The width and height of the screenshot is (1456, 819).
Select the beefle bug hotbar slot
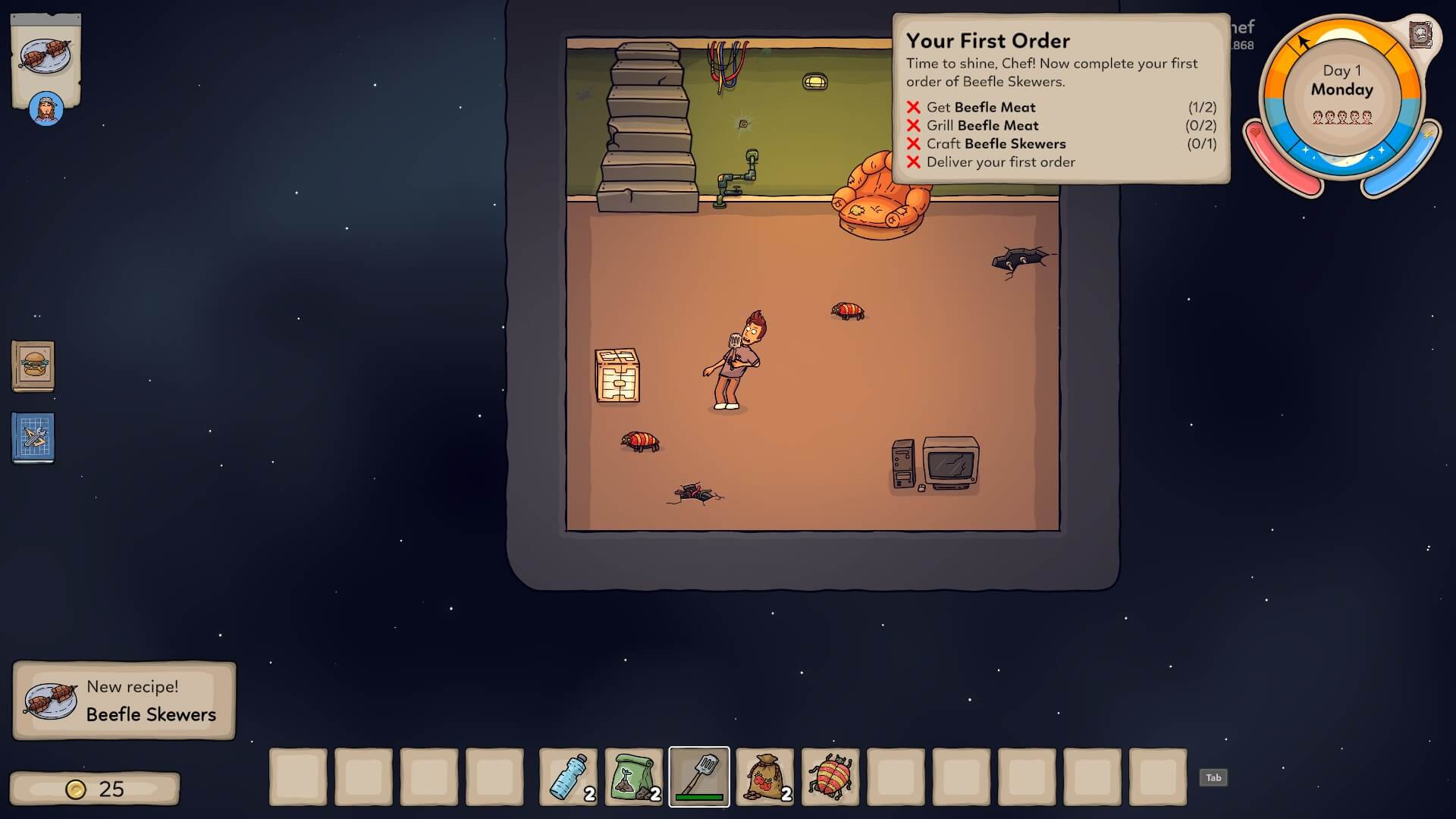click(x=830, y=777)
